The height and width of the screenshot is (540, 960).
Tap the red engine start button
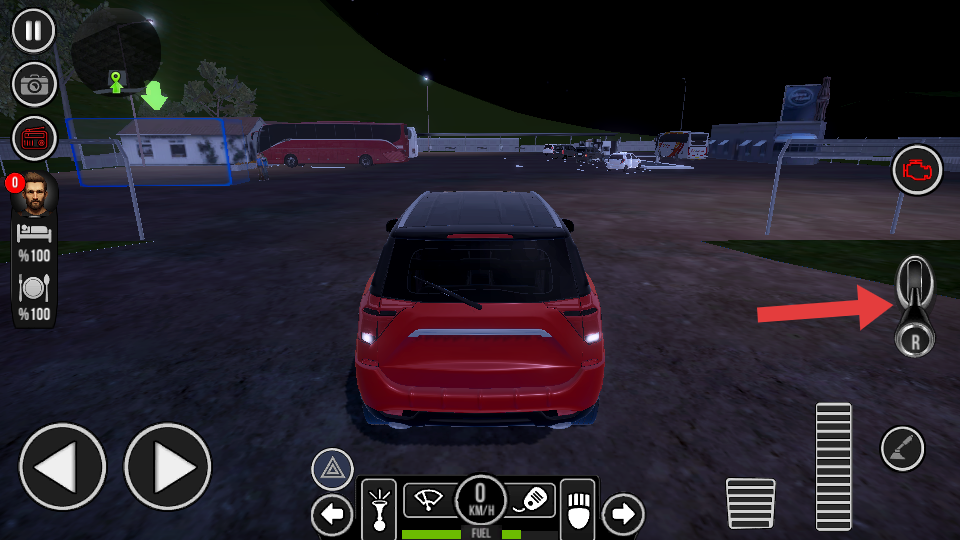click(x=917, y=171)
